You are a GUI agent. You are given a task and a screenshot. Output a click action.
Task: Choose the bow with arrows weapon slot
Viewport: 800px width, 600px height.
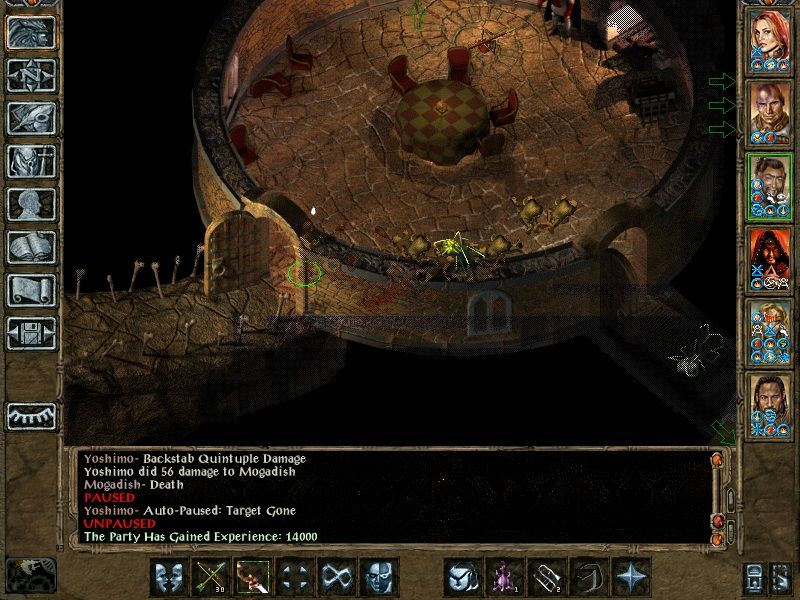[x=213, y=577]
